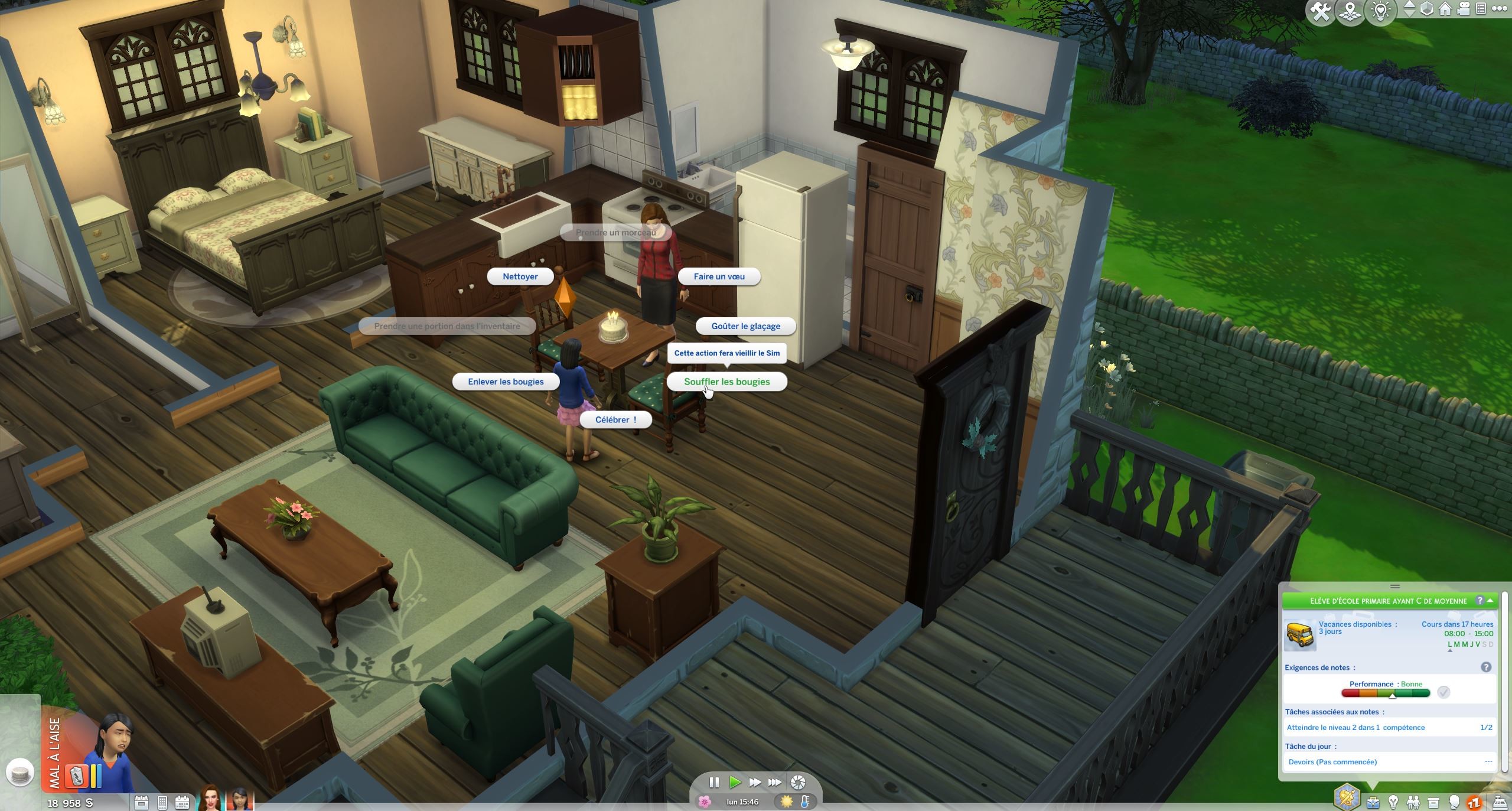Click 'Célébrer !' action button

coord(616,419)
